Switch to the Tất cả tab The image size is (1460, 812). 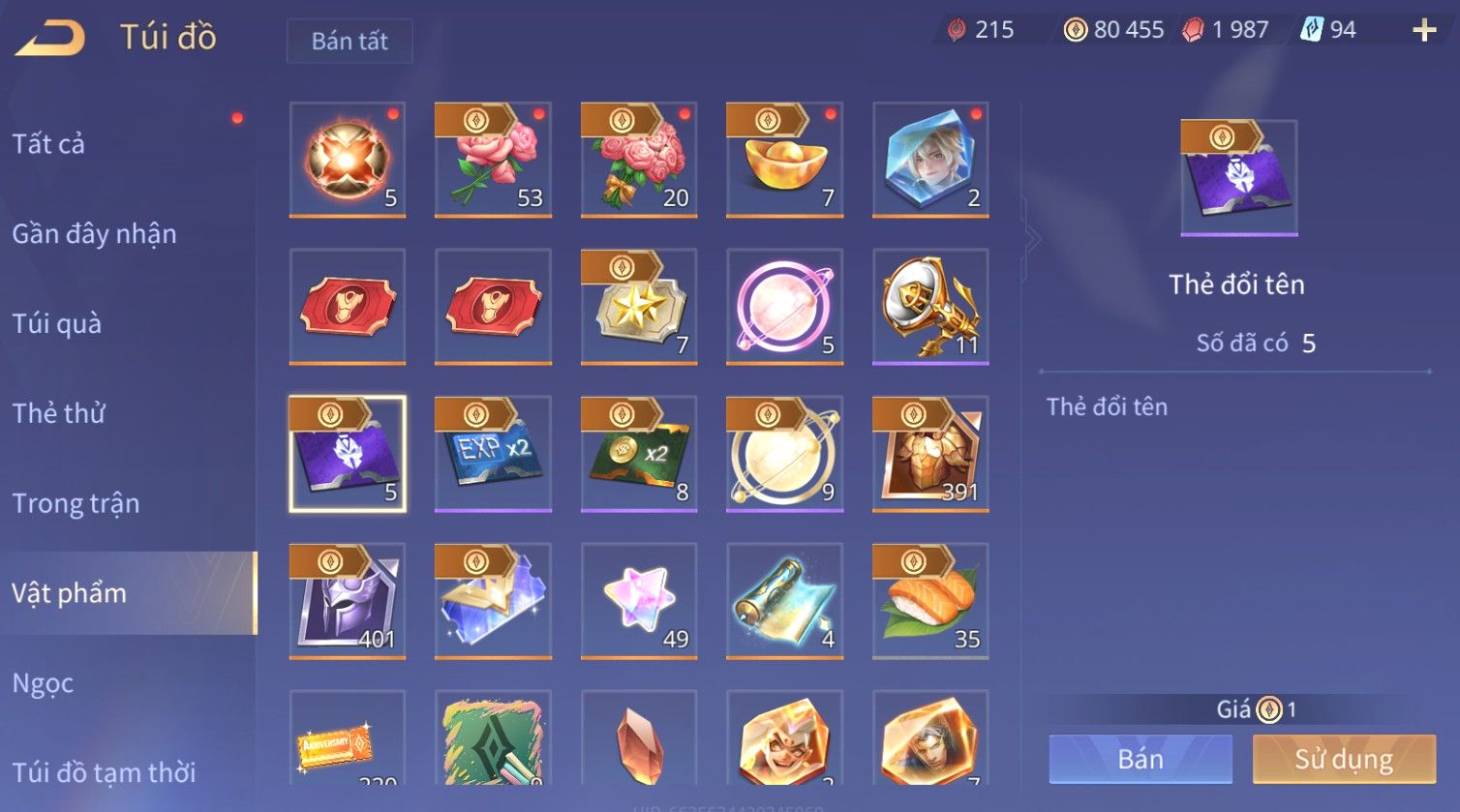(48, 144)
